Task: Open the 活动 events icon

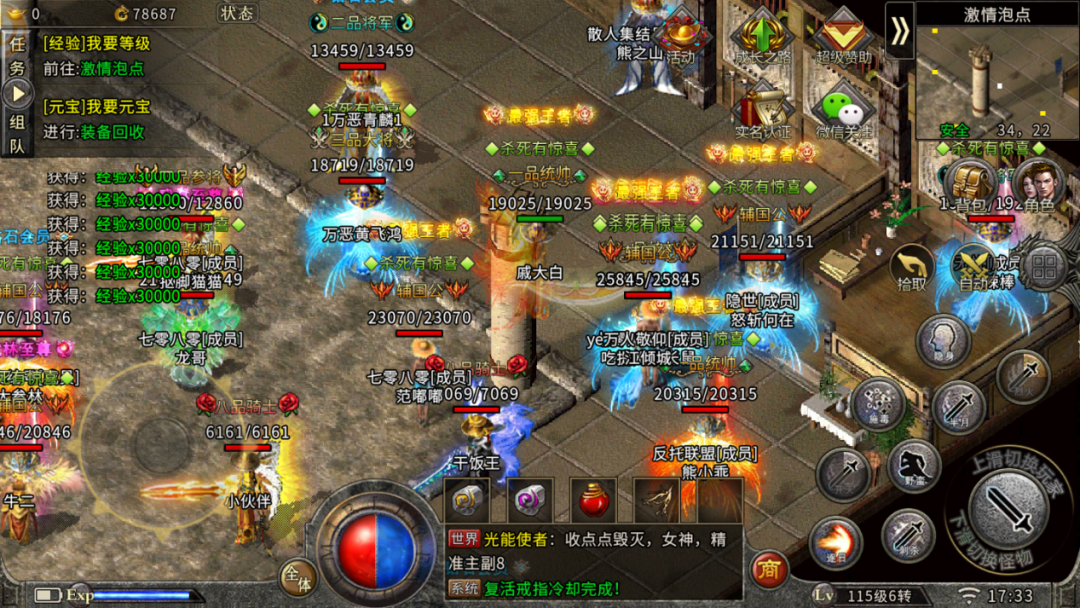Action: coord(680,38)
